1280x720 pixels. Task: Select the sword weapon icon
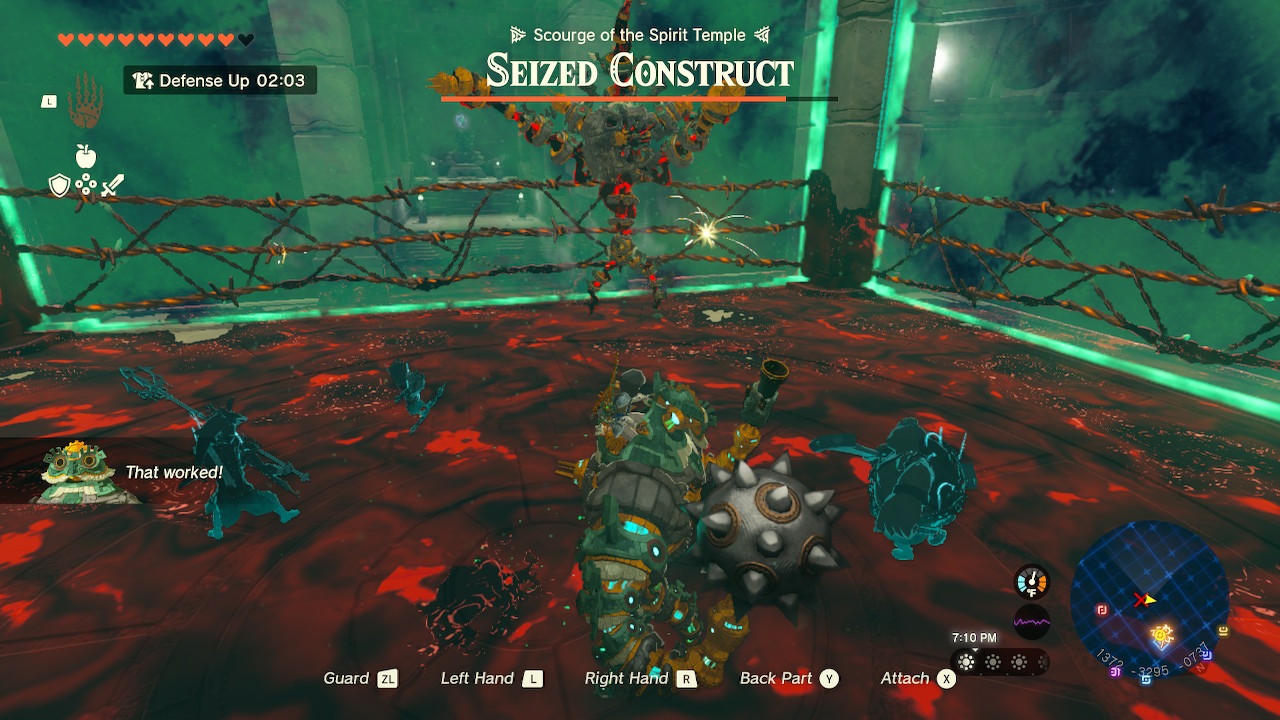(x=112, y=185)
